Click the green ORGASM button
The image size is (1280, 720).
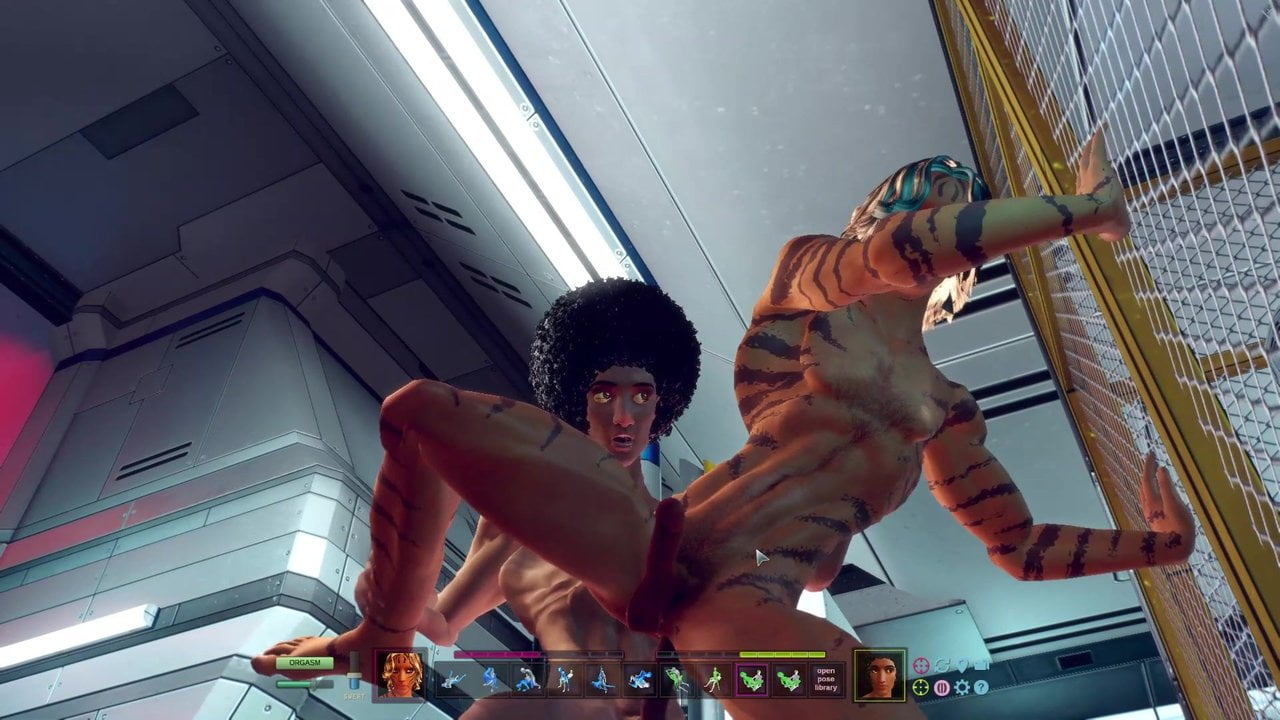[305, 663]
